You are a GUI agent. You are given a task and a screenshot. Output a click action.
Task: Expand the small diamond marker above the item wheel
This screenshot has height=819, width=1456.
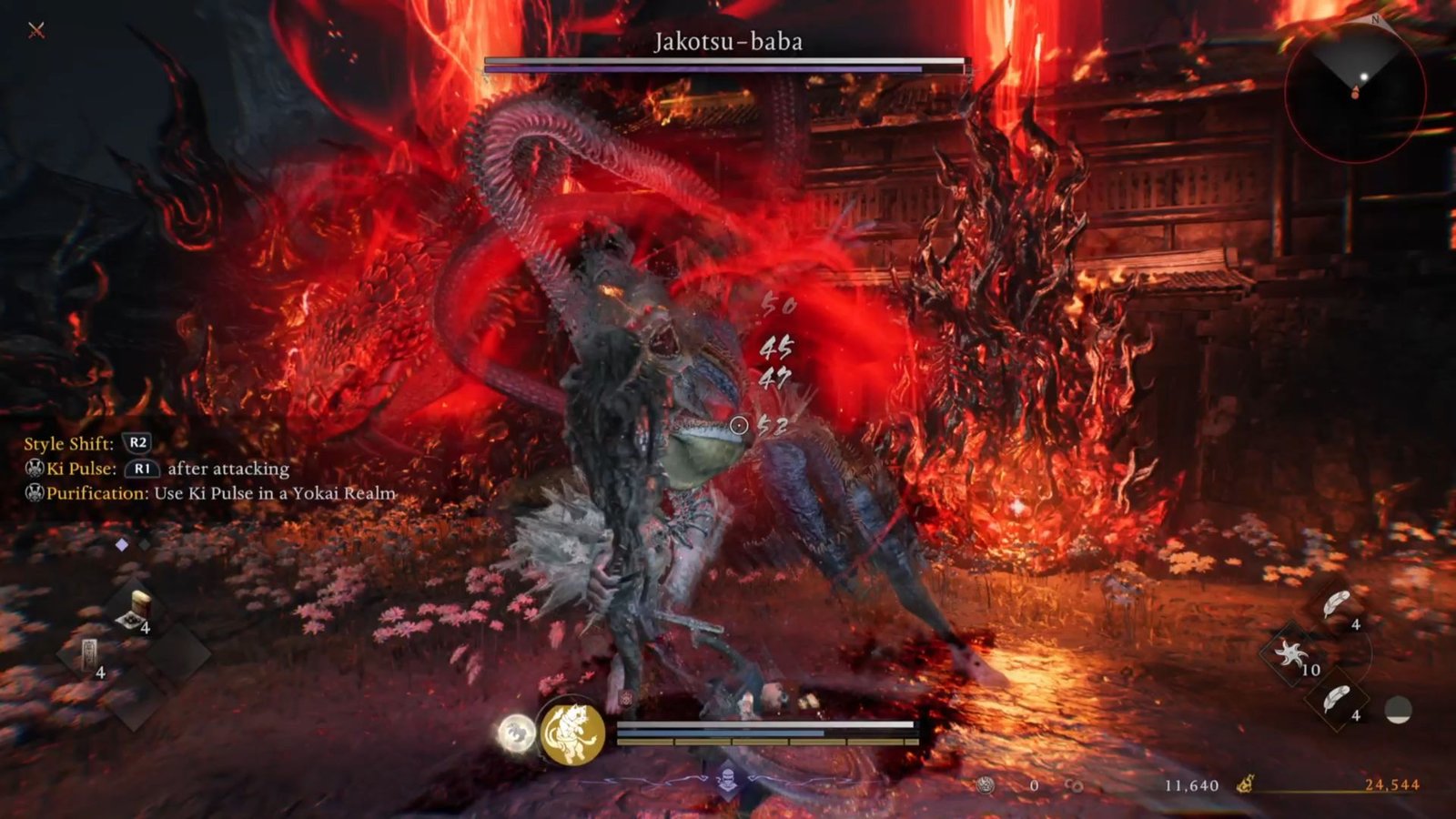coord(120,546)
